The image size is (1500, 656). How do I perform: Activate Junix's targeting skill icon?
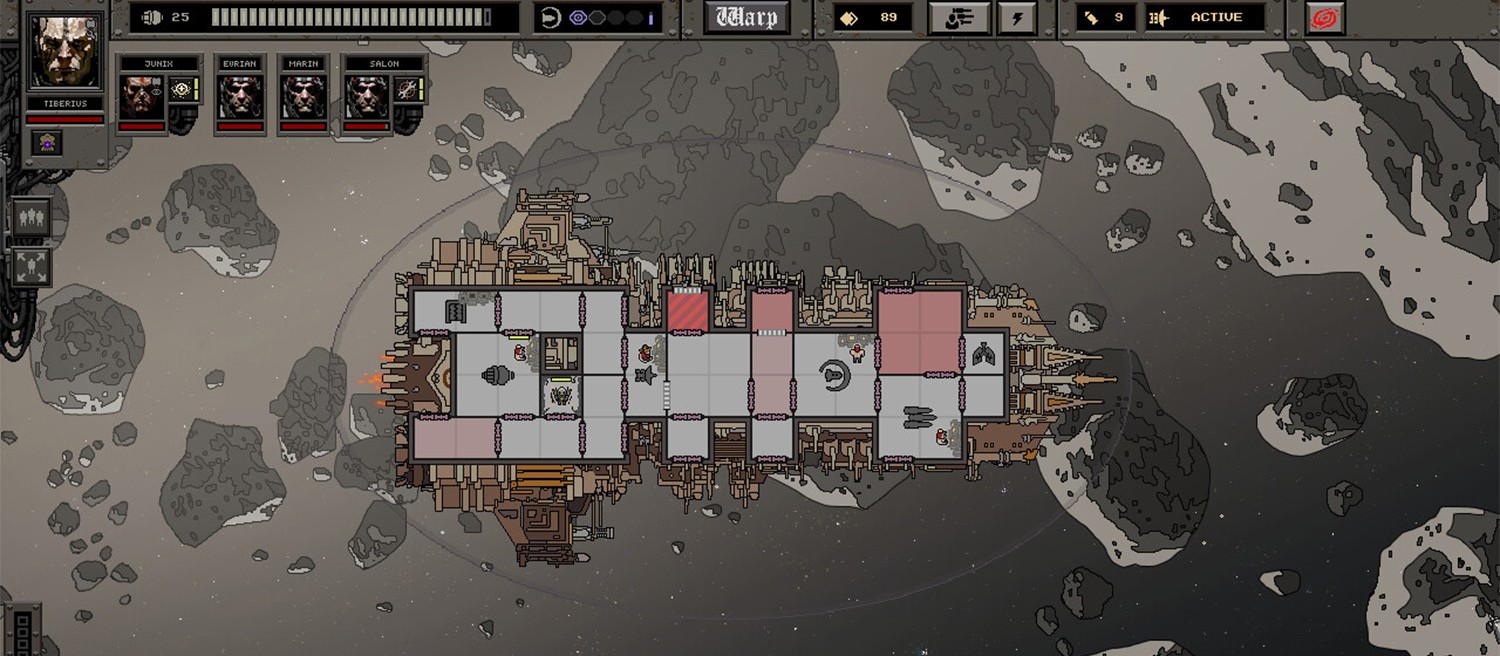click(x=181, y=89)
